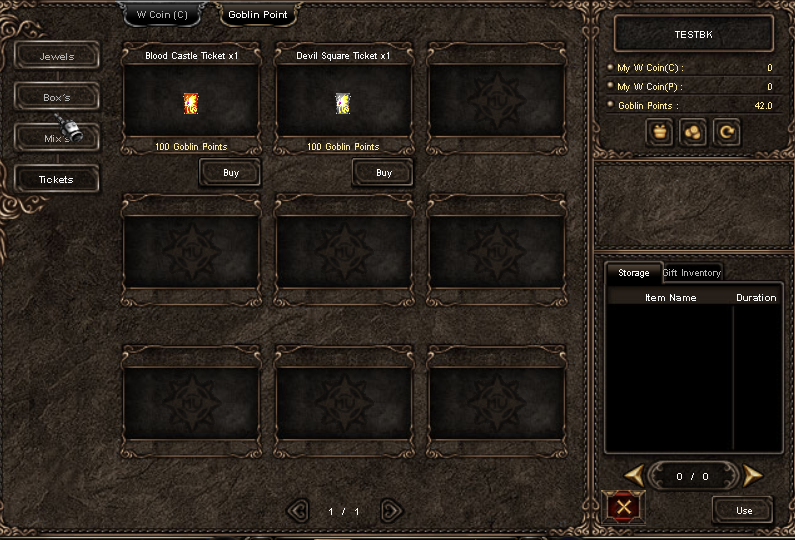Go to the previous storage page
This screenshot has width=795, height=540.
[633, 475]
